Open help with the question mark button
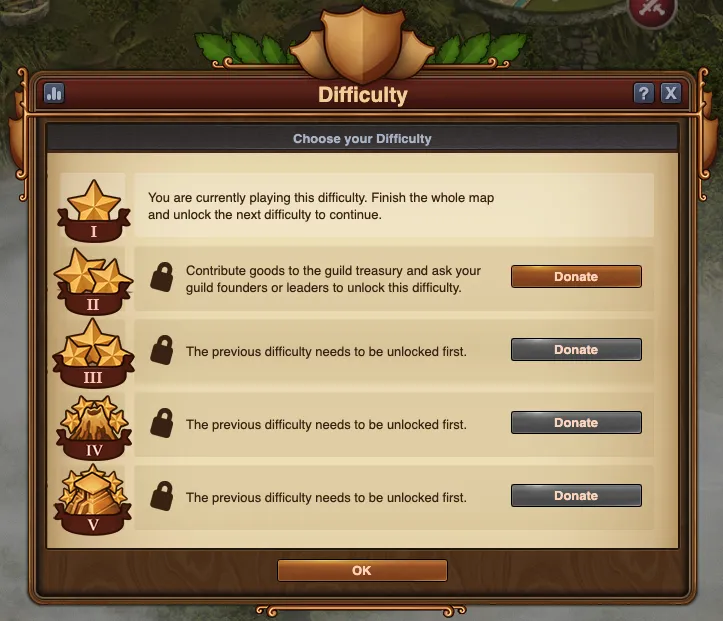 pyautogui.click(x=644, y=93)
